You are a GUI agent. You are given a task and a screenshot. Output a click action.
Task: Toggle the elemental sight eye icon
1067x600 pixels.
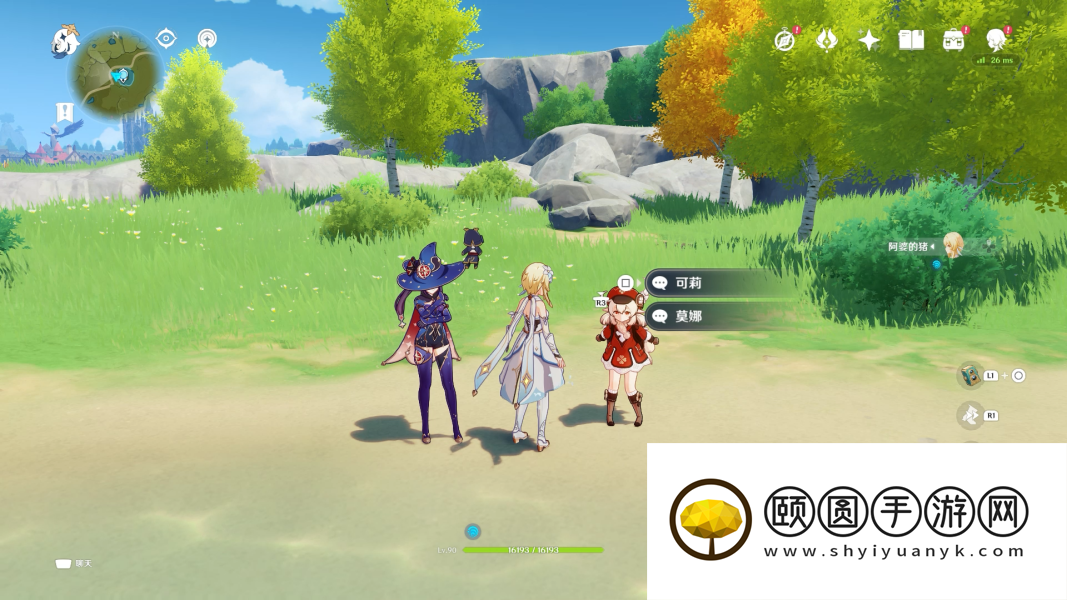tap(166, 39)
